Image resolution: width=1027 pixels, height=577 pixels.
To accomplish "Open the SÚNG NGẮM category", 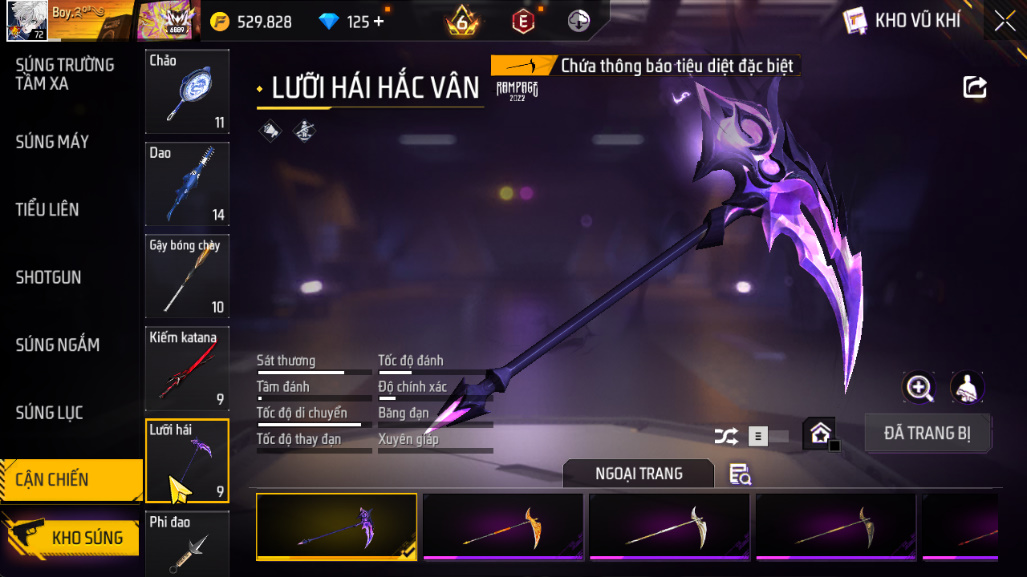I will (x=57, y=345).
